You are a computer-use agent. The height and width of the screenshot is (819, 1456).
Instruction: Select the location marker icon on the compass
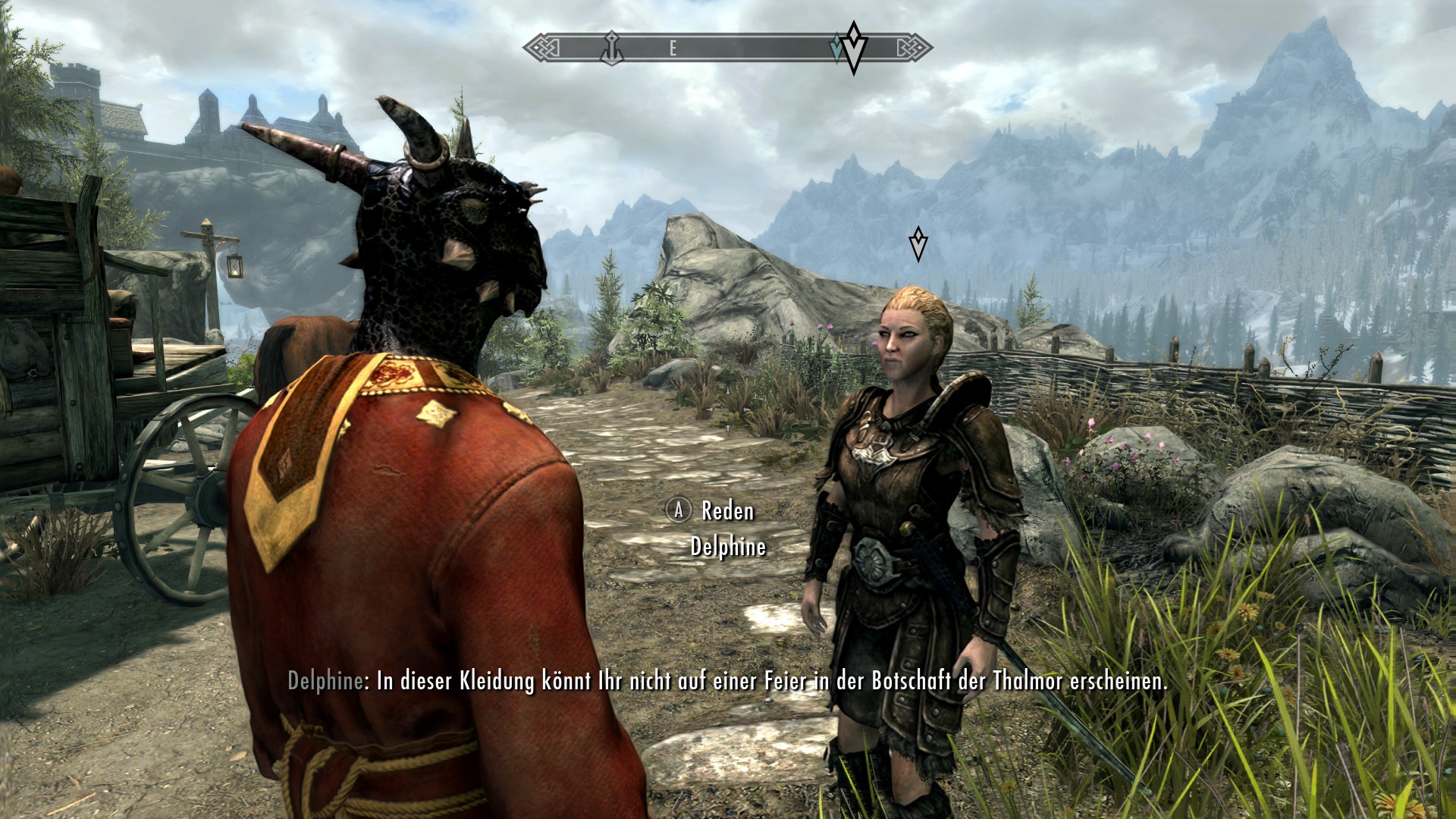[x=611, y=48]
